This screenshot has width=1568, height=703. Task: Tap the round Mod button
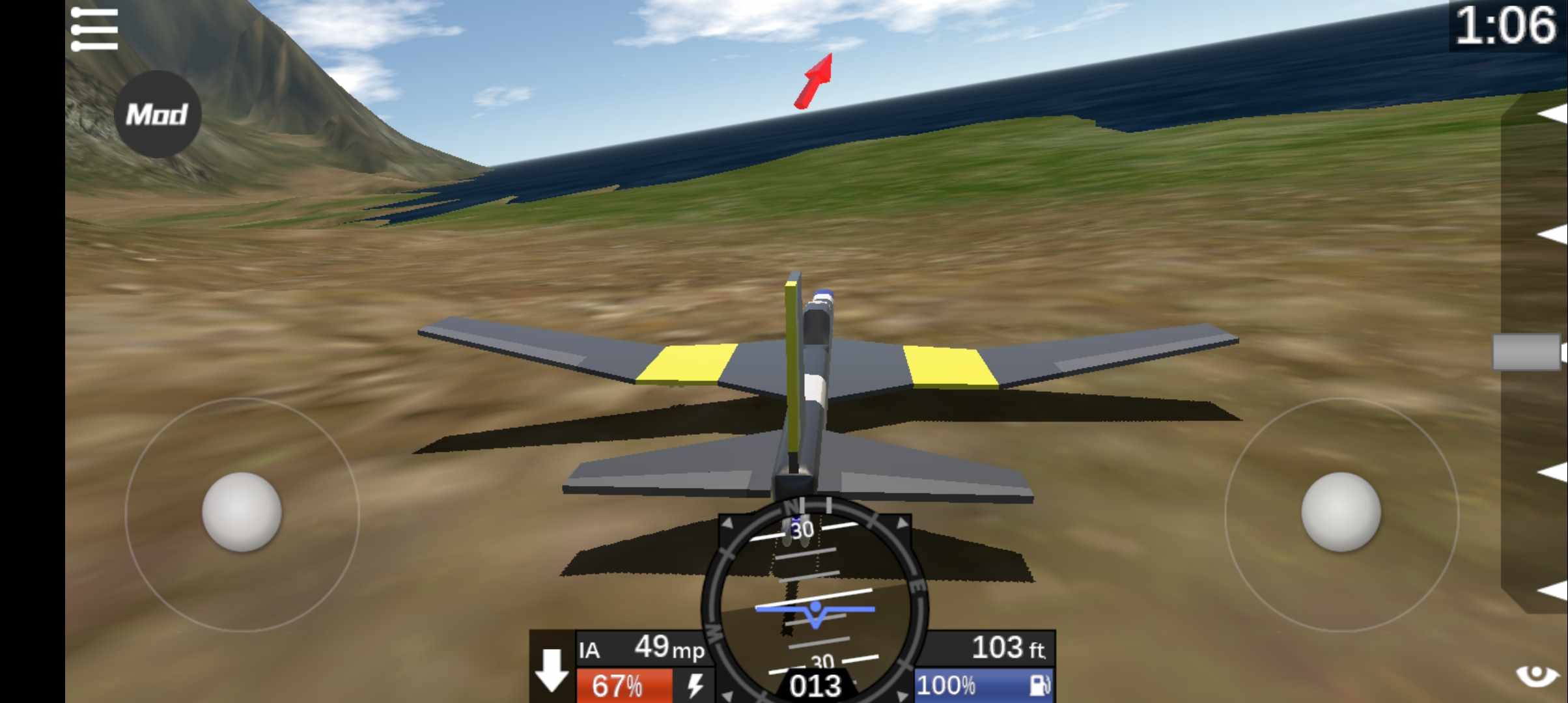pyautogui.click(x=157, y=115)
